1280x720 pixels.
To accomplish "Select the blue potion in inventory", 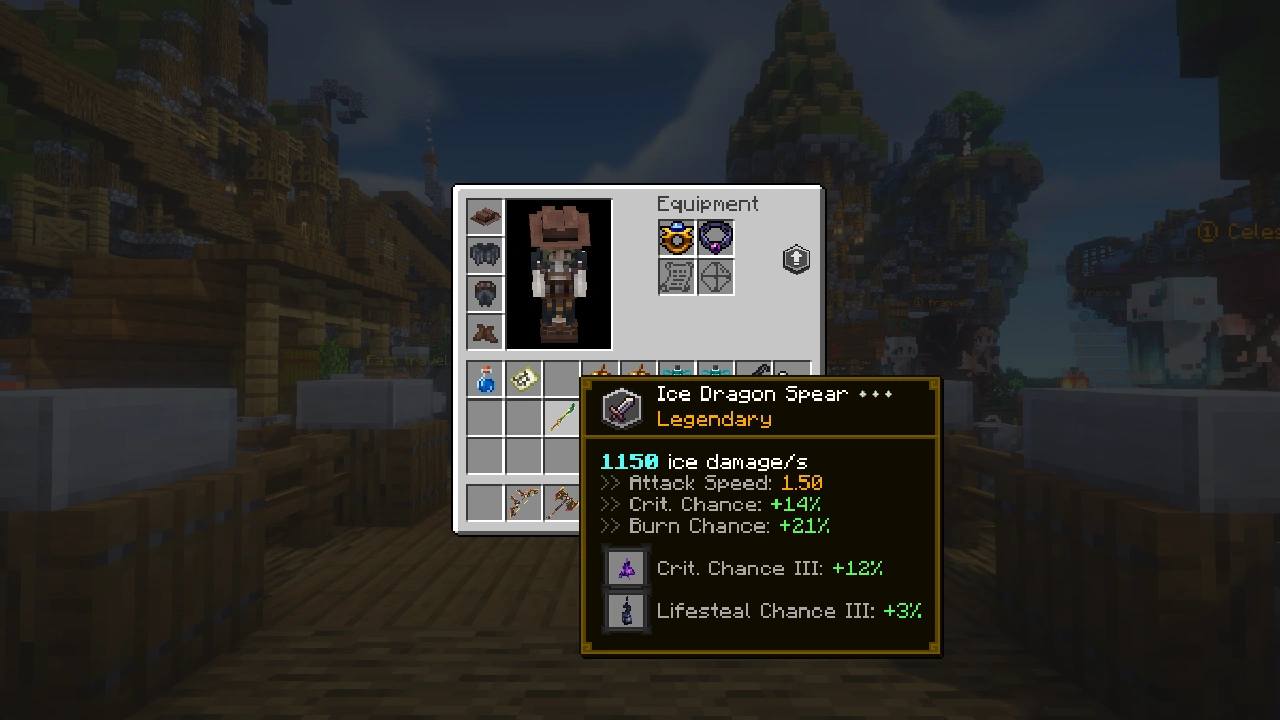I will point(485,379).
